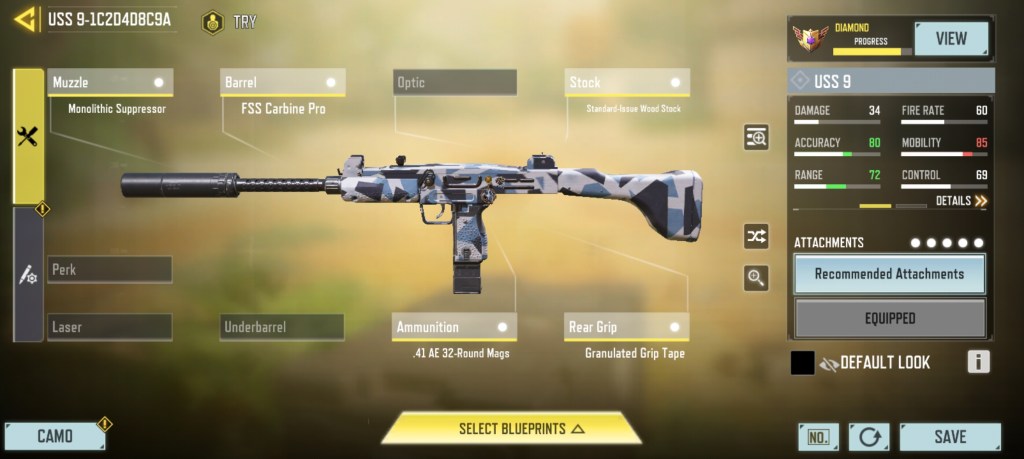Try the weapon in the firing range
Screen dimensions: 1024x459
(229, 21)
